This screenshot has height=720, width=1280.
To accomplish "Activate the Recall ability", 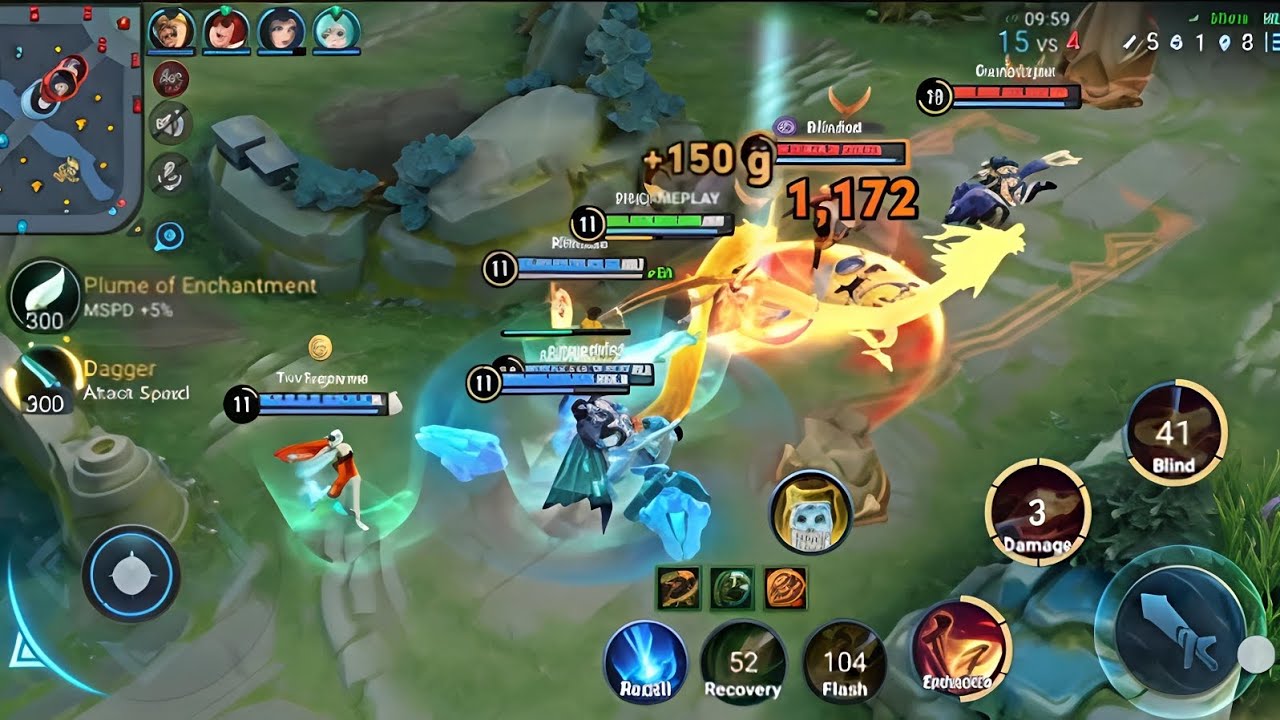I will click(645, 661).
